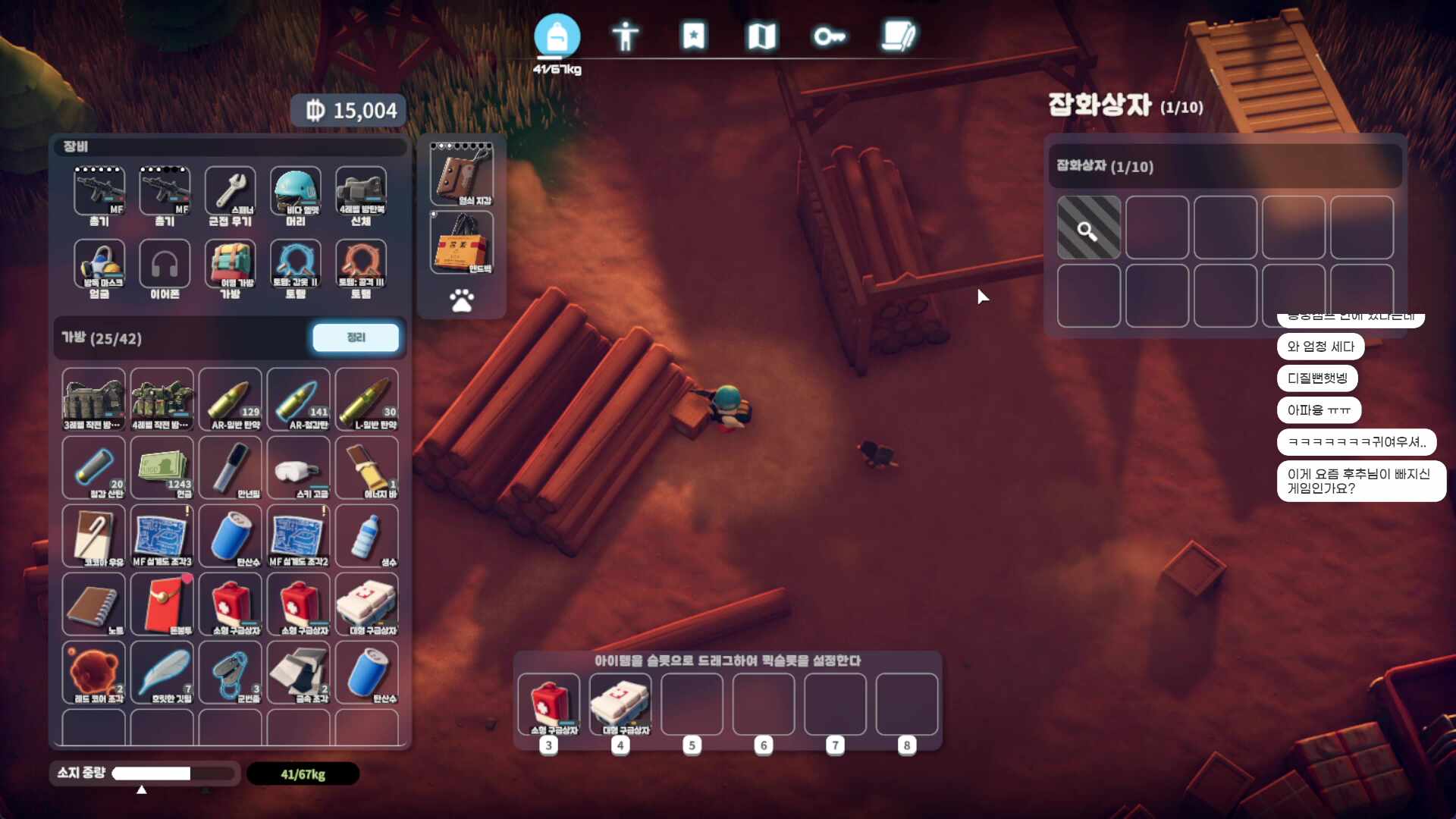This screenshot has width=1456, height=819.
Task: Click the headphones equipment slot
Action: pos(165,265)
